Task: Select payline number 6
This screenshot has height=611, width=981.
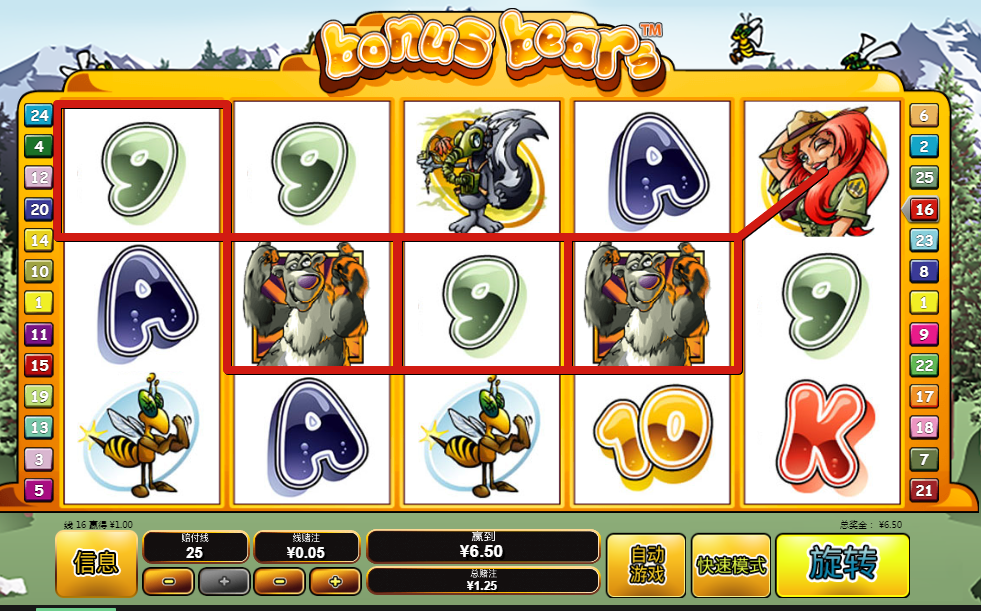Action: 923,115
